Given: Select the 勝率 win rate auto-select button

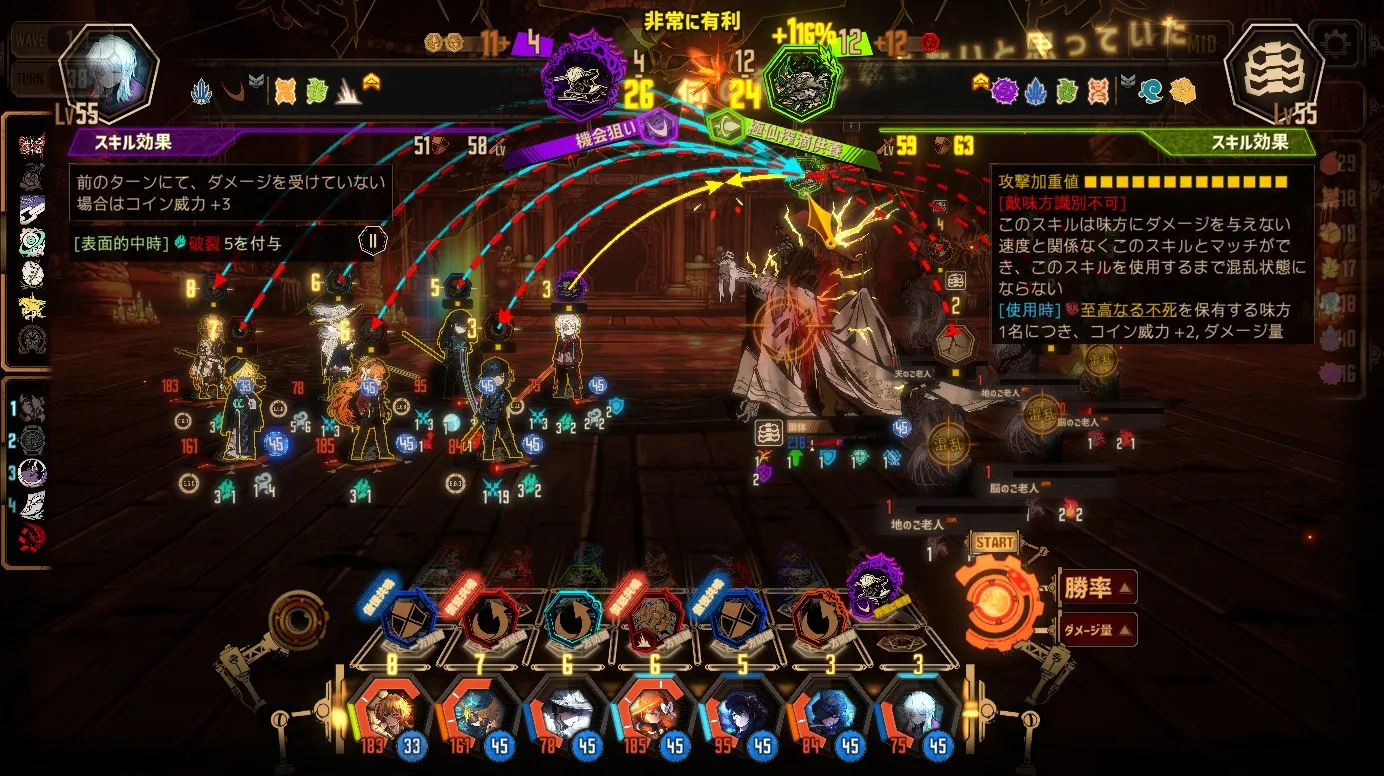Looking at the screenshot, I should [1096, 588].
